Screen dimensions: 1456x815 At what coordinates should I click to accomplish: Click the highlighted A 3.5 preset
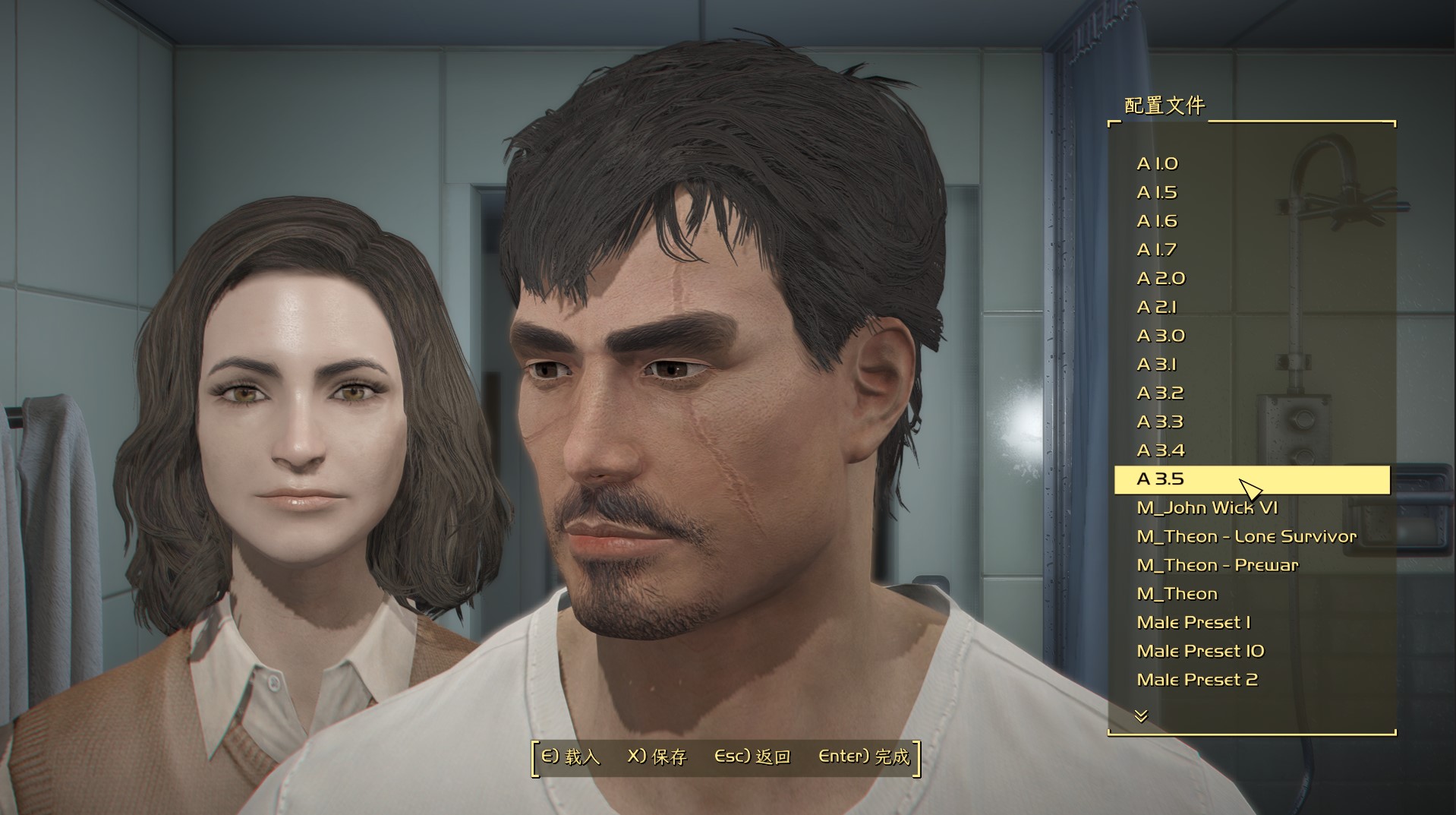[1161, 479]
